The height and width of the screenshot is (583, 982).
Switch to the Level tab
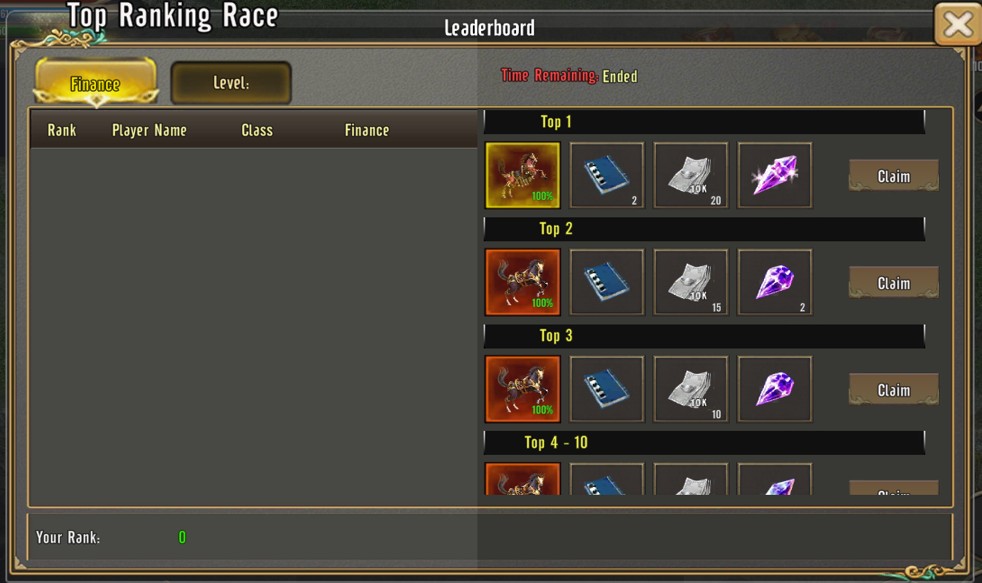pyautogui.click(x=231, y=84)
